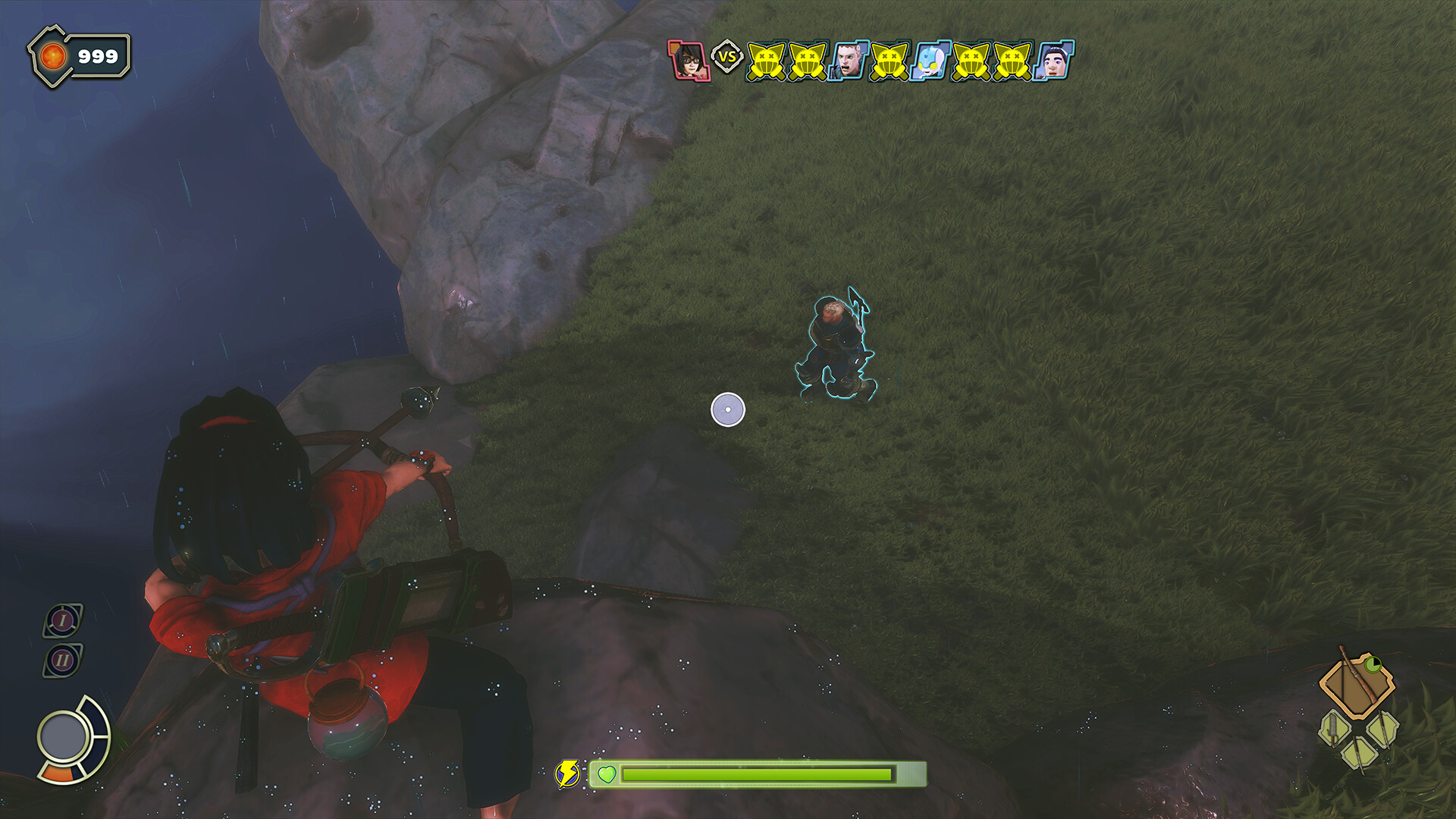Select the red-framed portrait with glasses

(689, 60)
